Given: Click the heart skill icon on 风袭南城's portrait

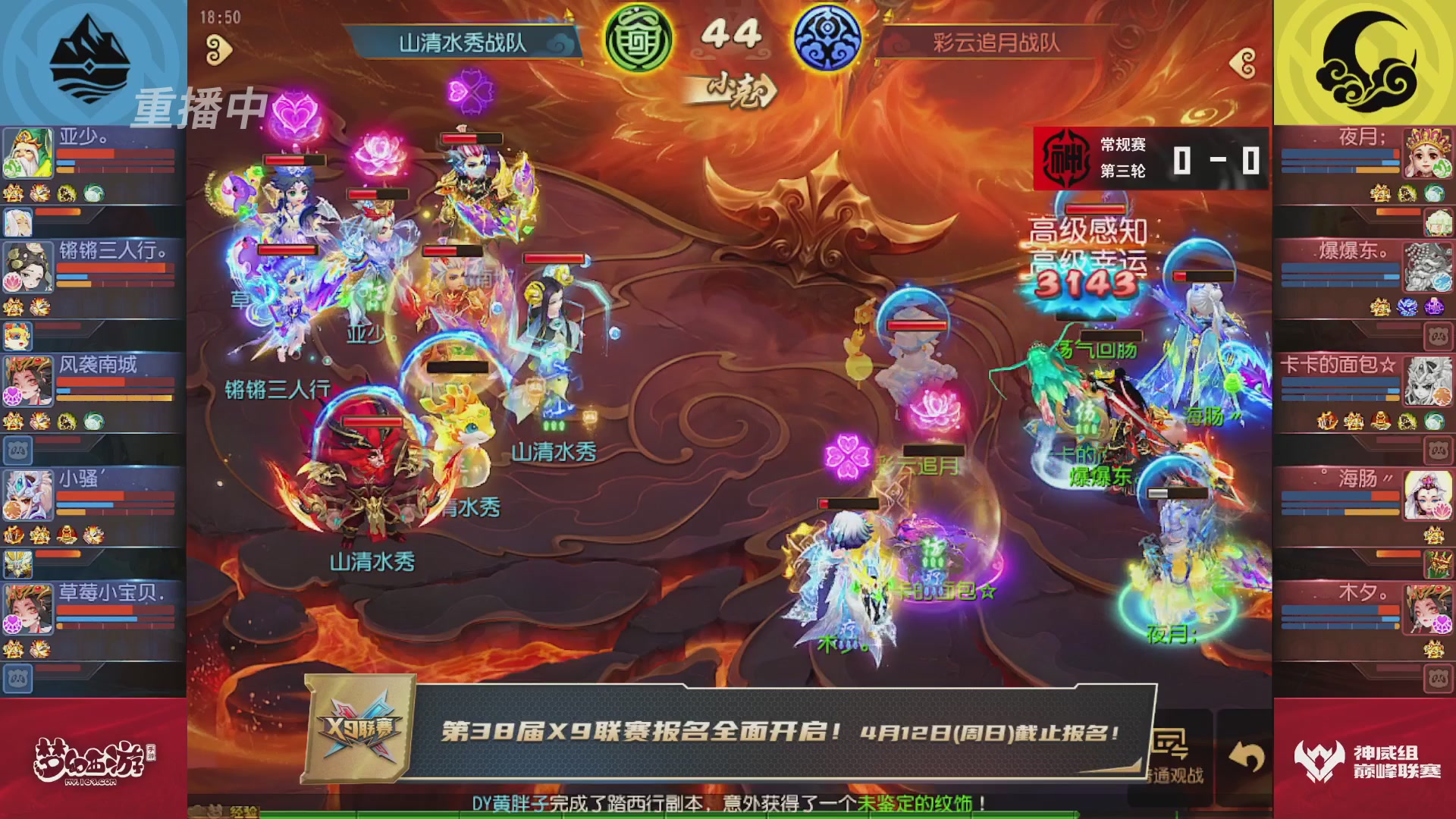Looking at the screenshot, I should click(13, 396).
